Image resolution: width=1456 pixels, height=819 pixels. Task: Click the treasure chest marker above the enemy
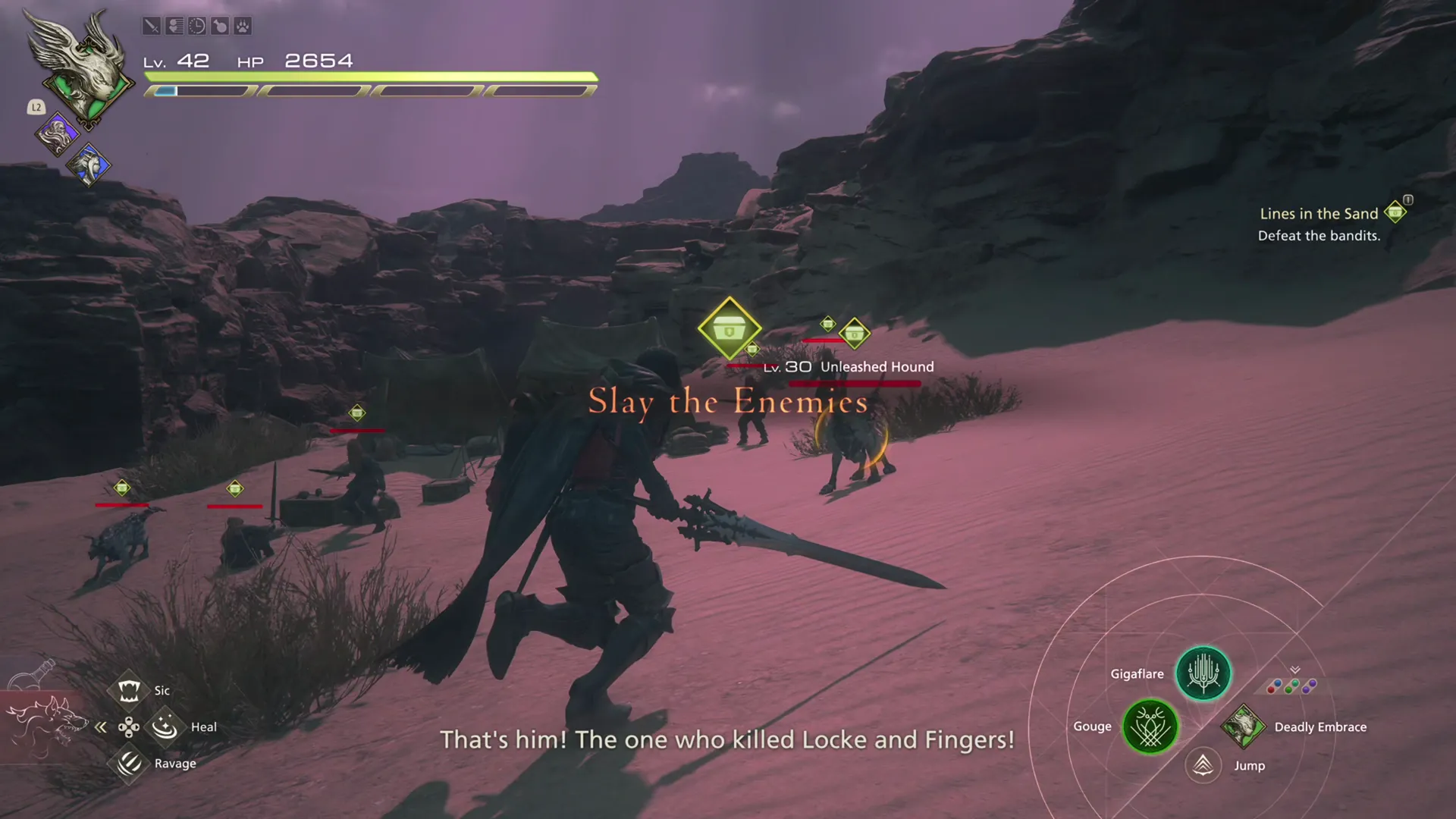730,328
